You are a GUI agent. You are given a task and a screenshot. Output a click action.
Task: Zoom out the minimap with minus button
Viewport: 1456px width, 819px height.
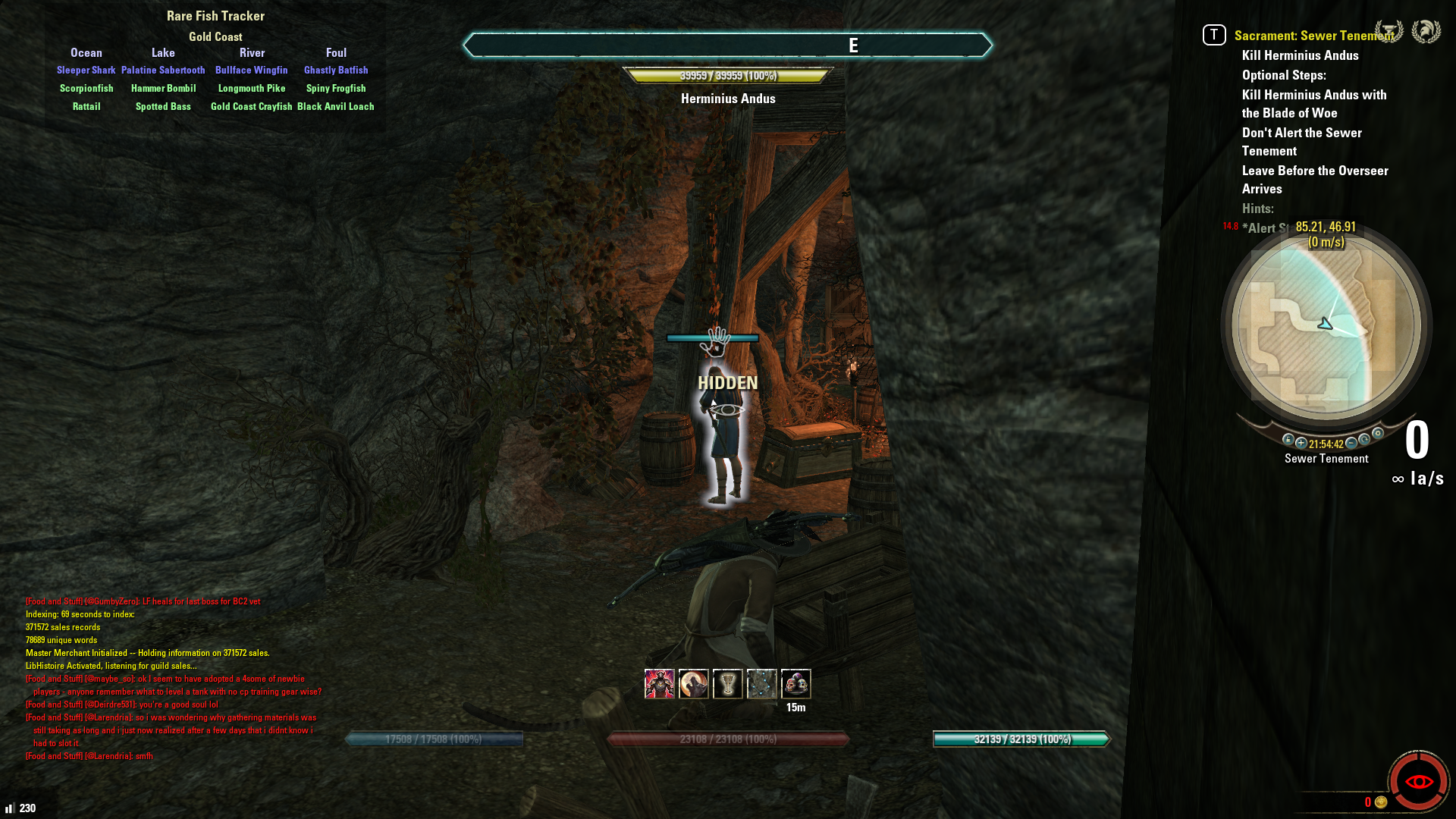[x=1351, y=443]
